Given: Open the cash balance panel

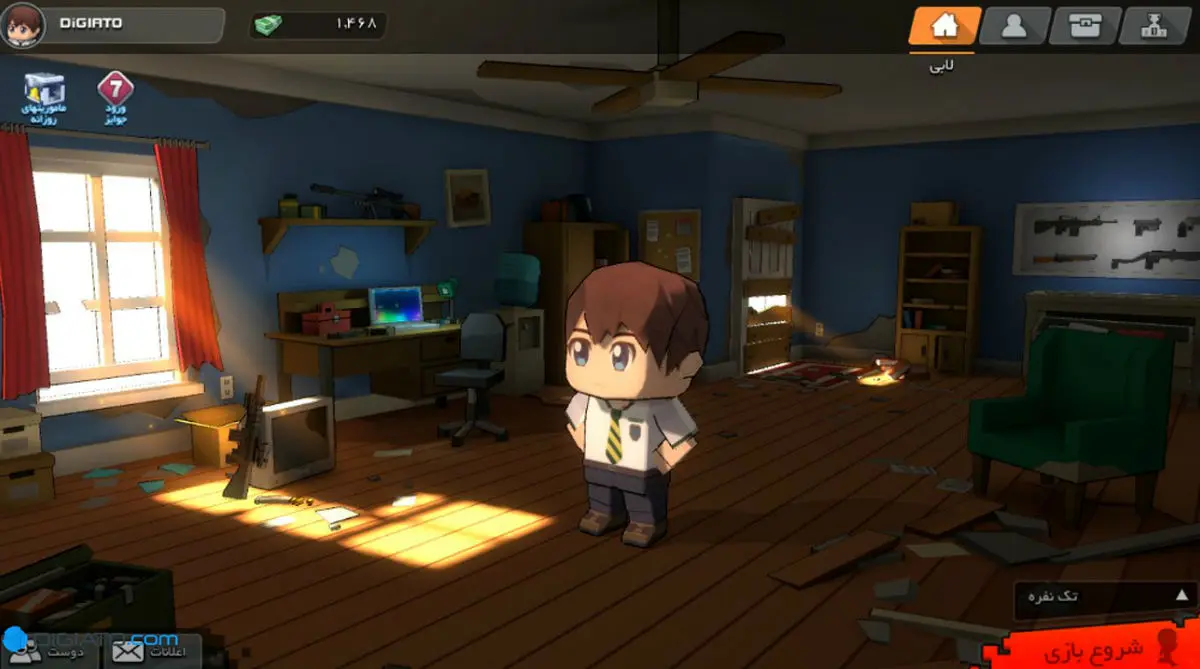Looking at the screenshot, I should click(317, 25).
